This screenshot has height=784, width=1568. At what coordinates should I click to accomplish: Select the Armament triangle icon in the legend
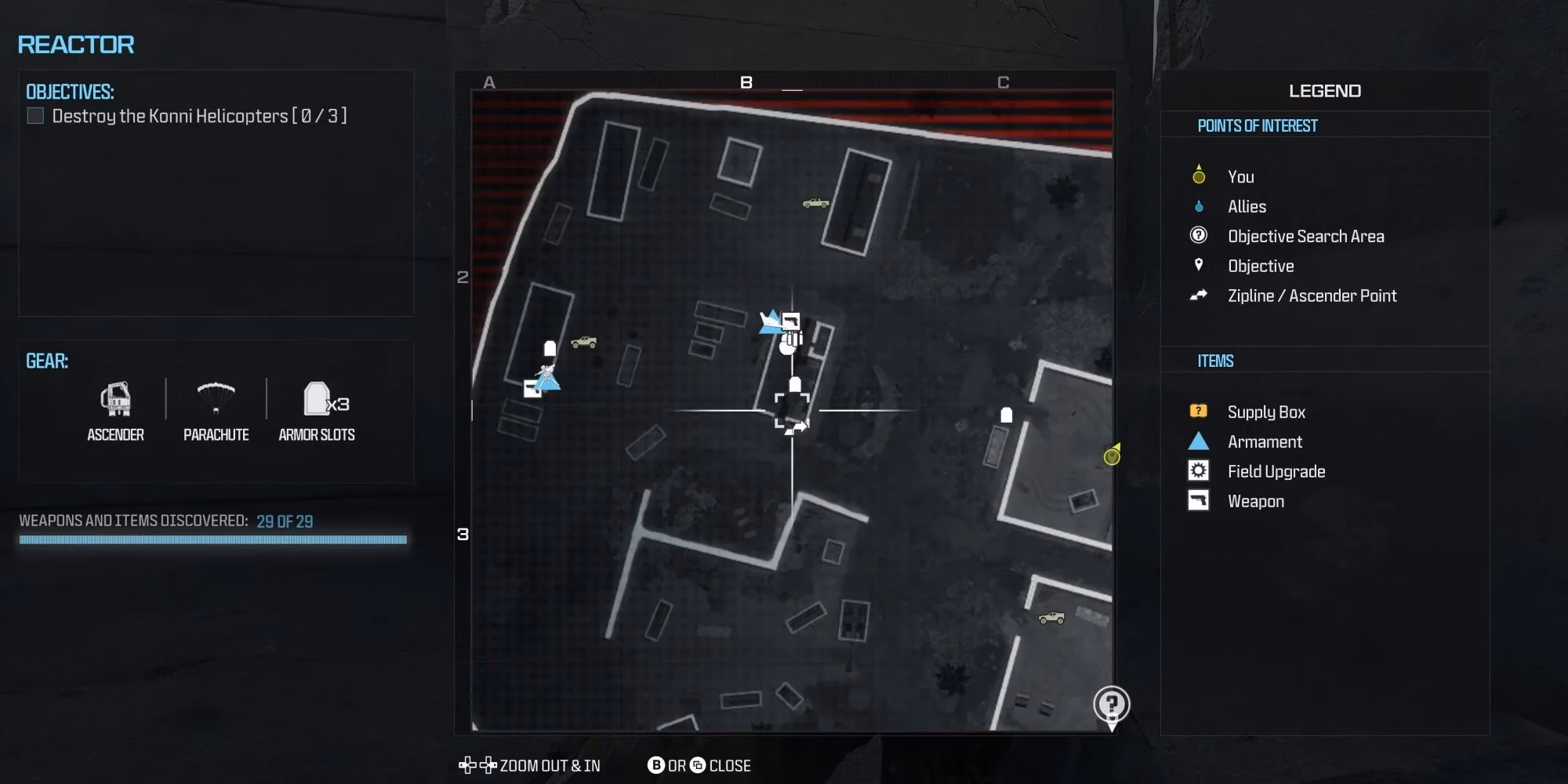coord(1197,441)
